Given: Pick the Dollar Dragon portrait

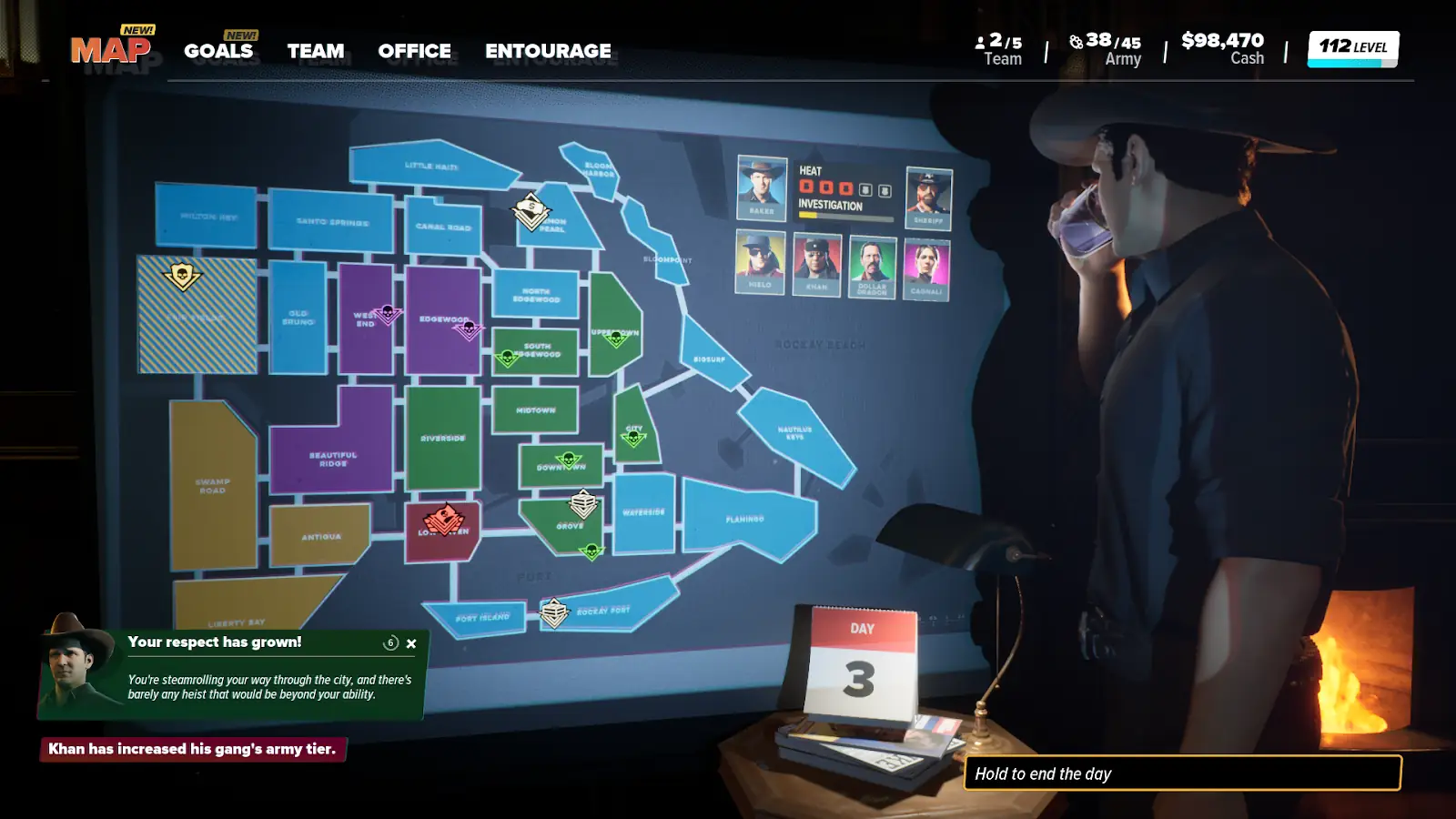Looking at the screenshot, I should 872,266.
